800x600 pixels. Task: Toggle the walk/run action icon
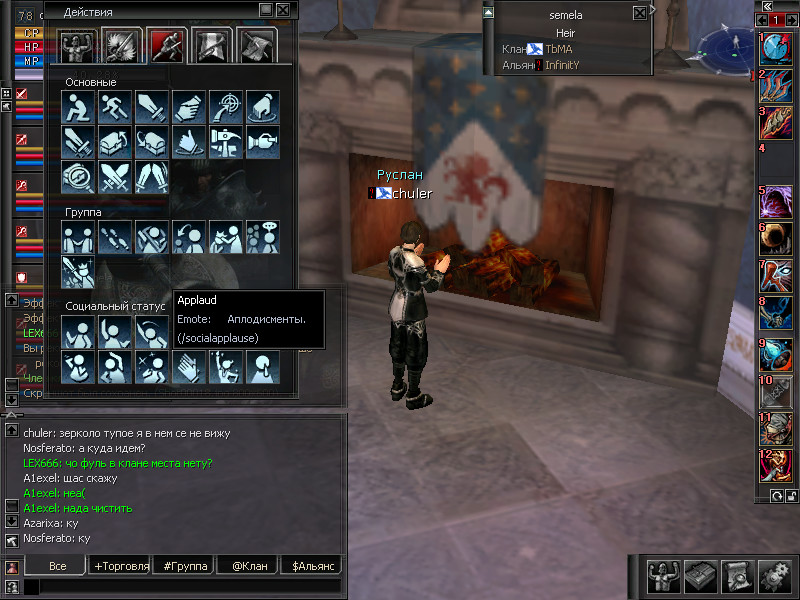click(x=114, y=107)
